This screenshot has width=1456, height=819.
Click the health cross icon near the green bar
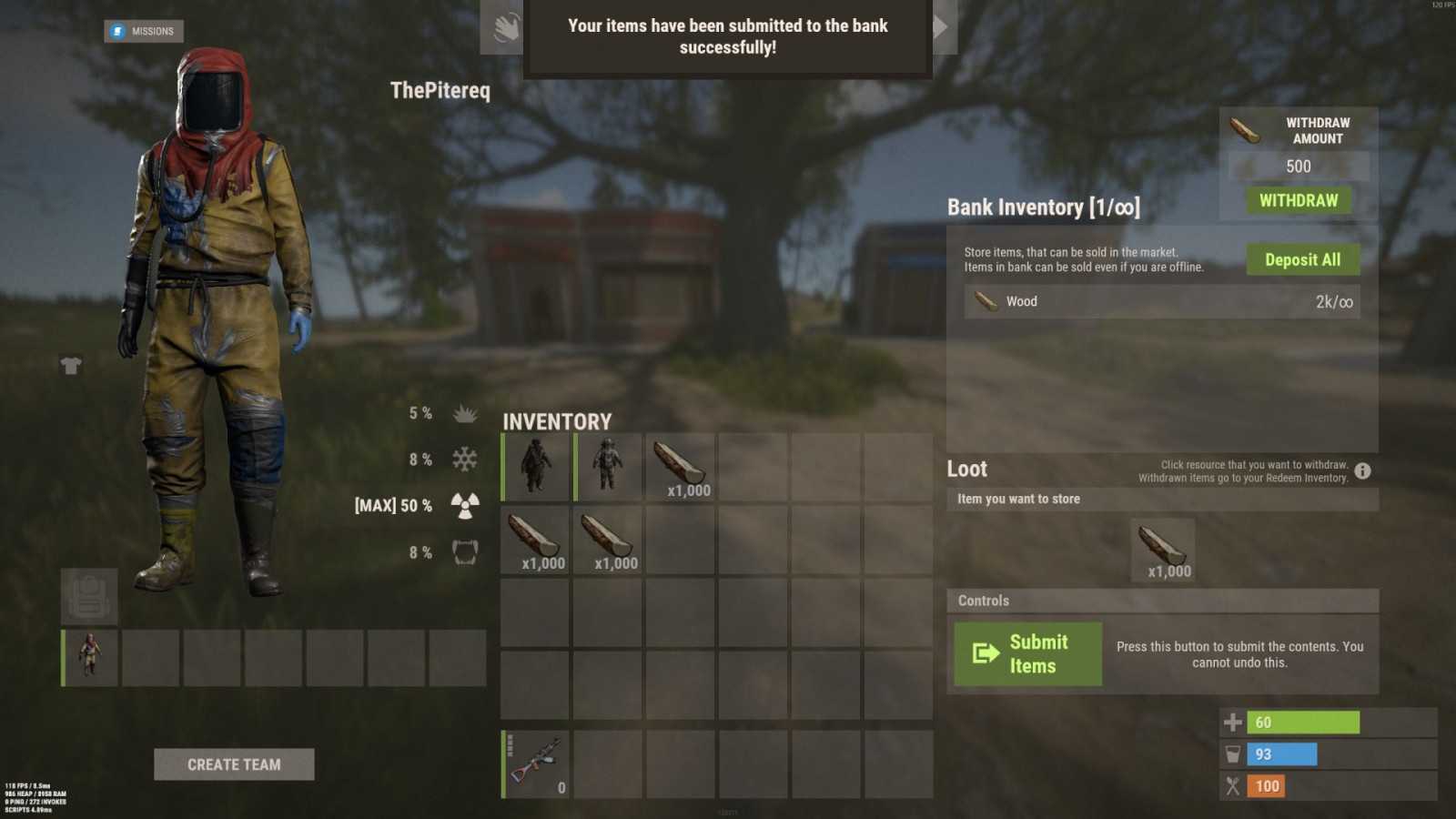[x=1233, y=722]
